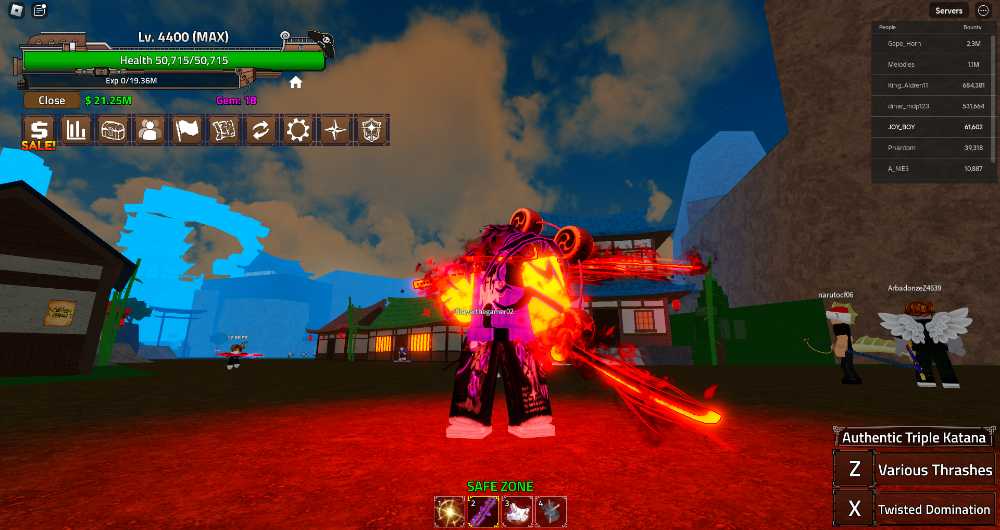Click the home icon beside the health bar
The height and width of the screenshot is (530, 1000).
[x=296, y=83]
